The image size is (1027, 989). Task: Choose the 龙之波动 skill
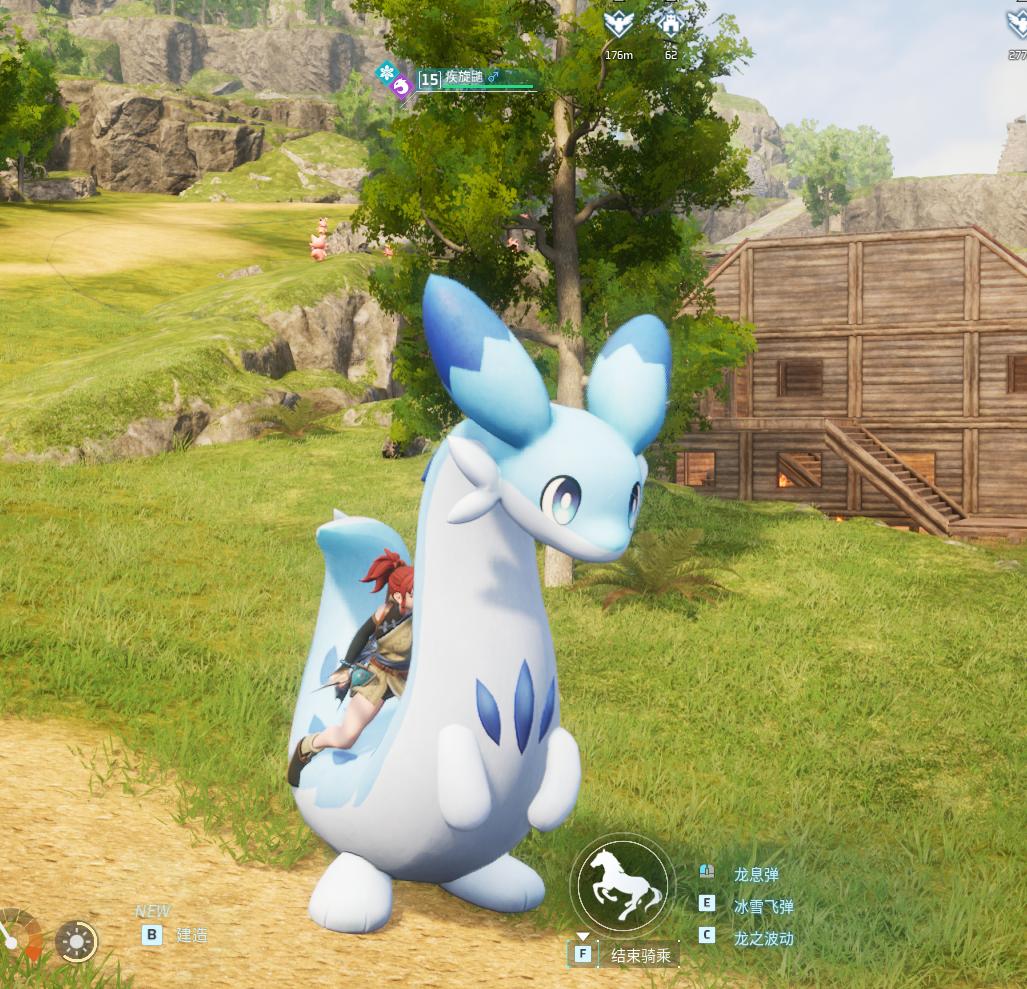(x=762, y=938)
